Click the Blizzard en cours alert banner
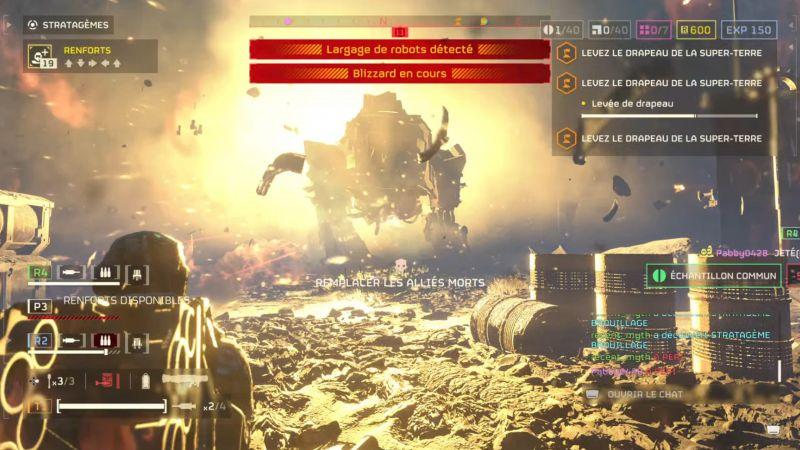This screenshot has height=450, width=800. coord(399,73)
